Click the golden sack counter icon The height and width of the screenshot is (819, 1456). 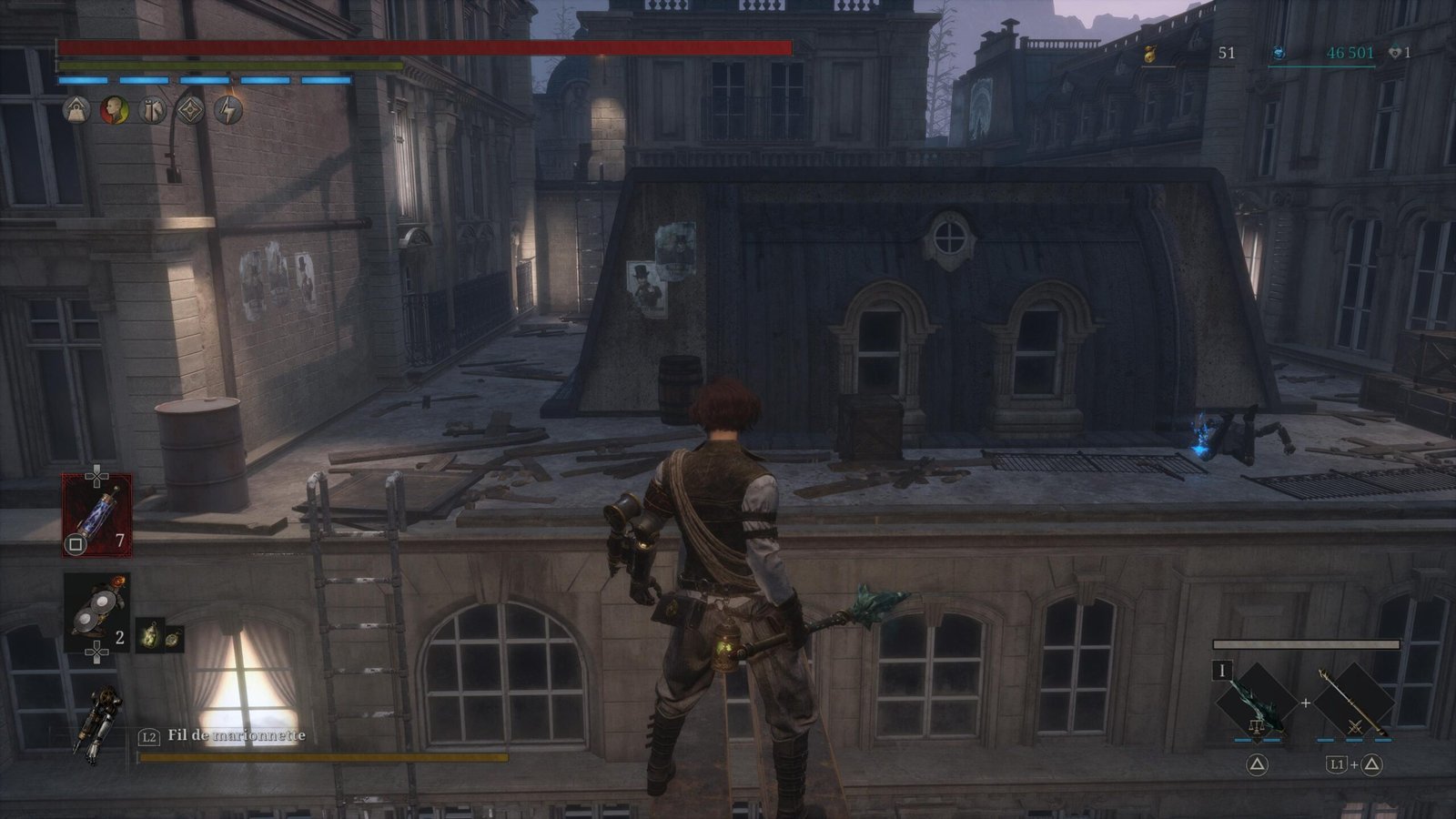[1149, 55]
